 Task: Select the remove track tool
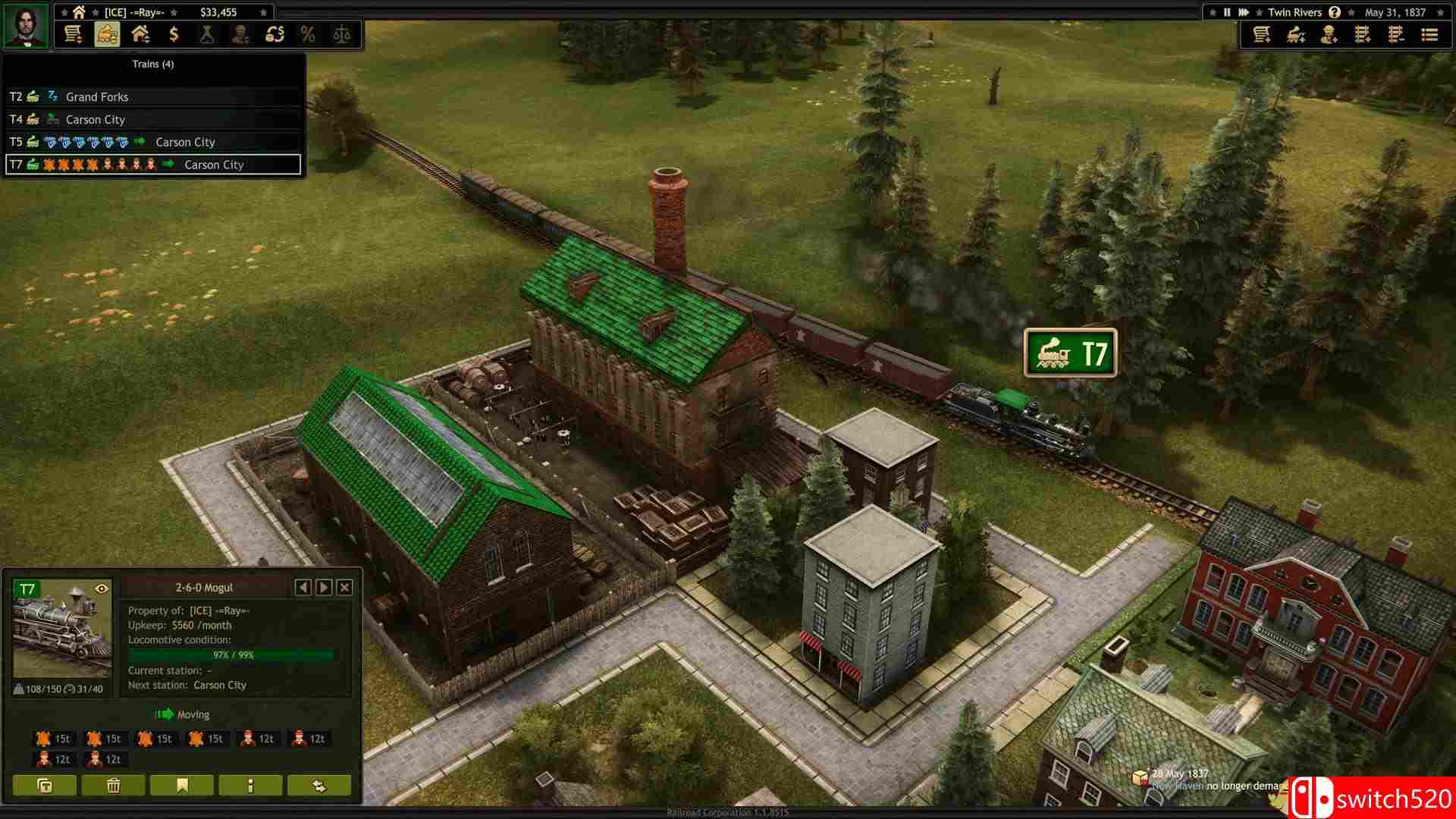[1395, 35]
